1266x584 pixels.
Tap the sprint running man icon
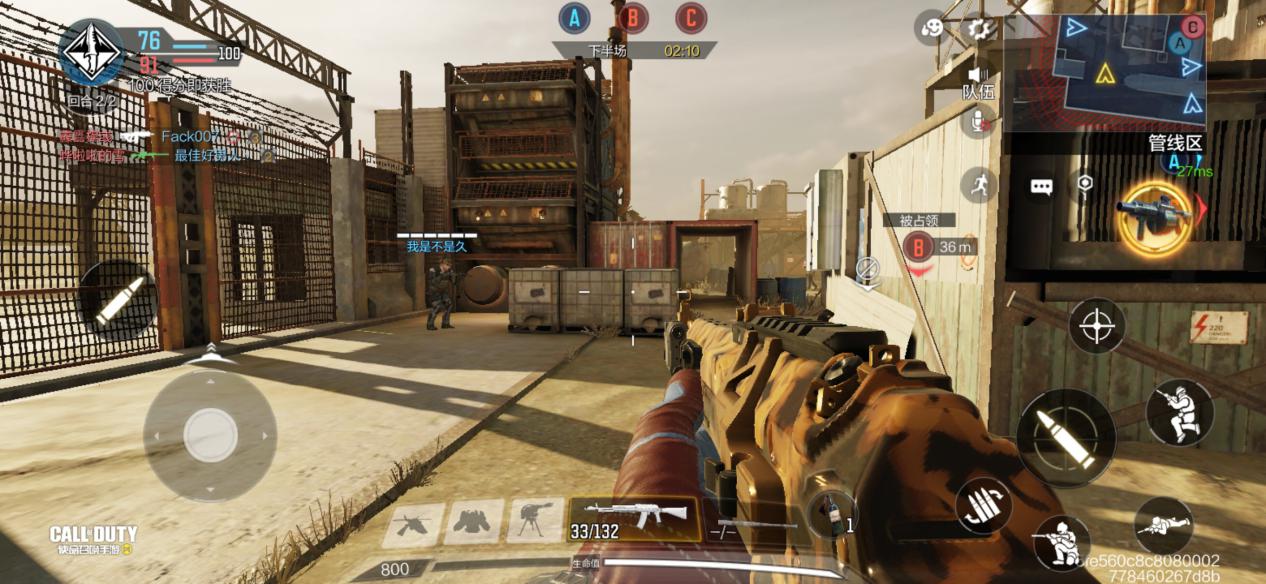click(x=979, y=185)
